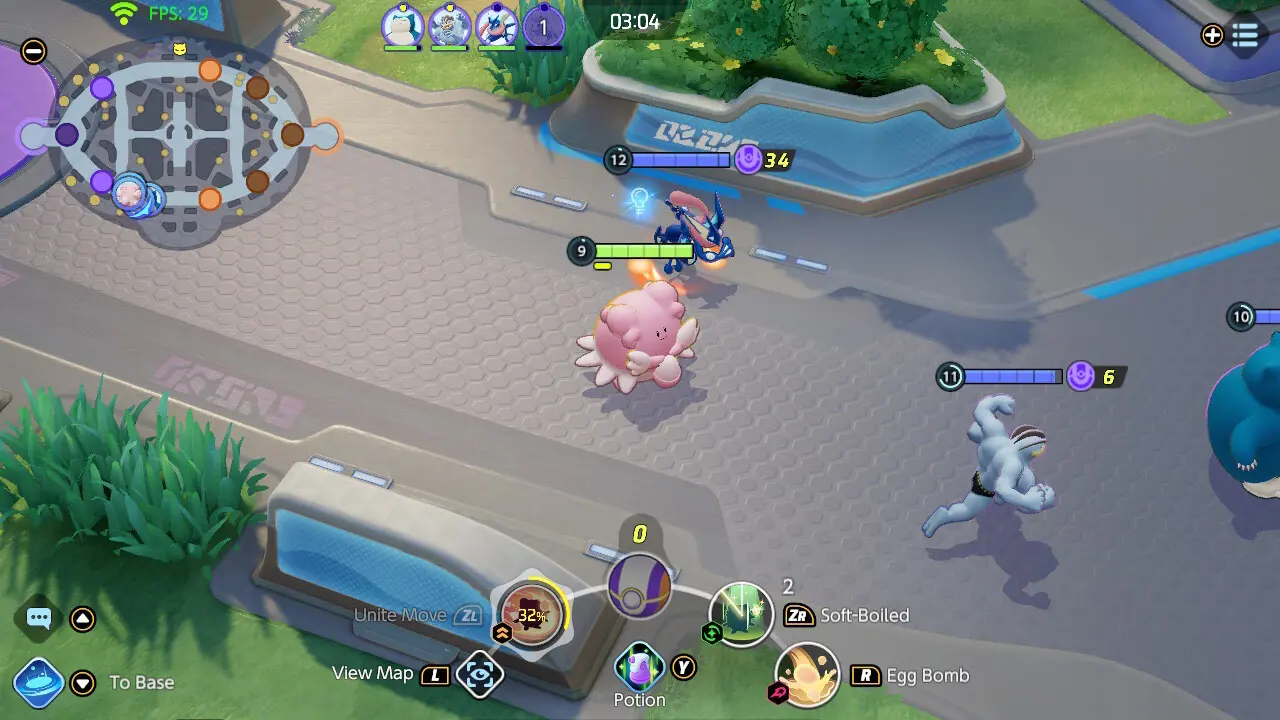Select the Machamp ally portrait
The width and height of the screenshot is (1280, 720).
tap(449, 23)
